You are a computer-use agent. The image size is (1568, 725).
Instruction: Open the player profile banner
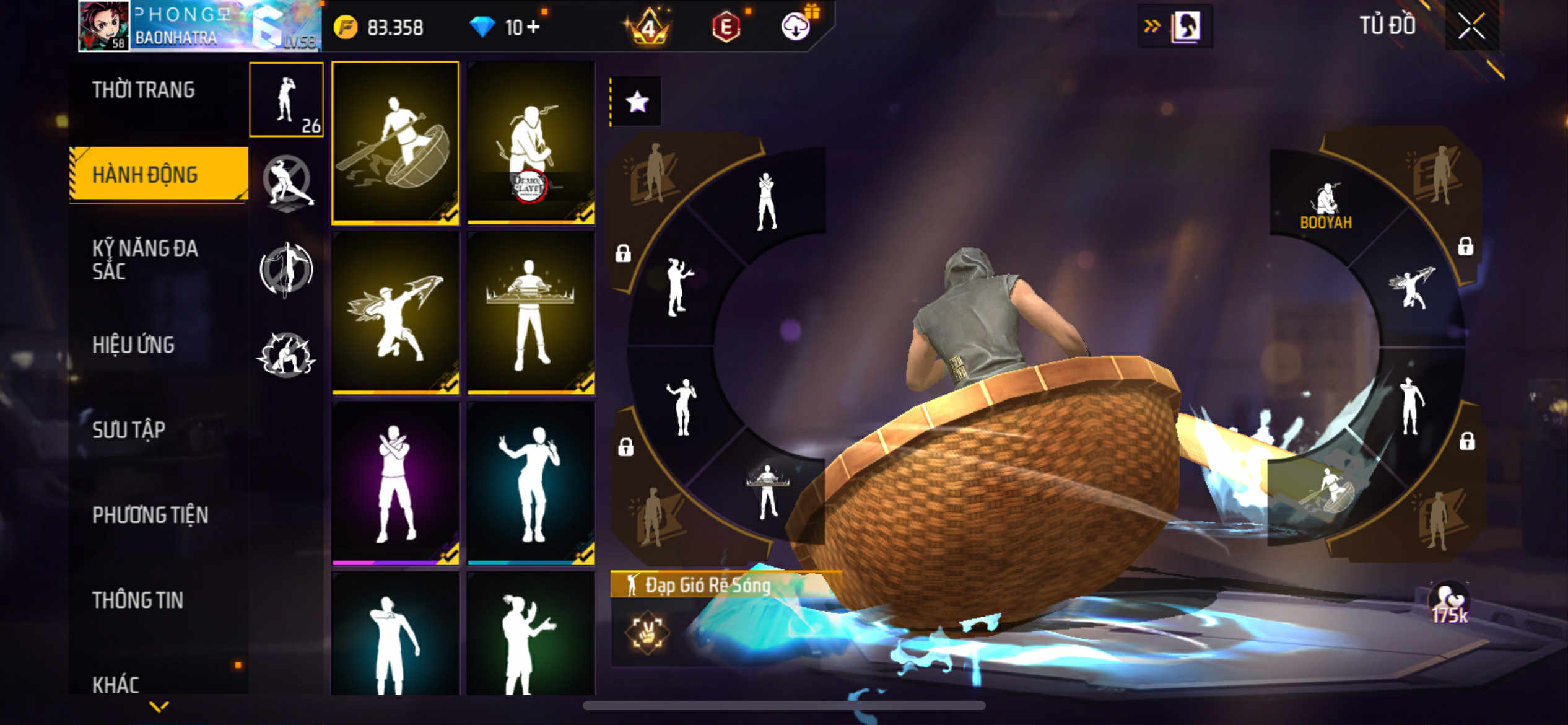click(x=199, y=26)
